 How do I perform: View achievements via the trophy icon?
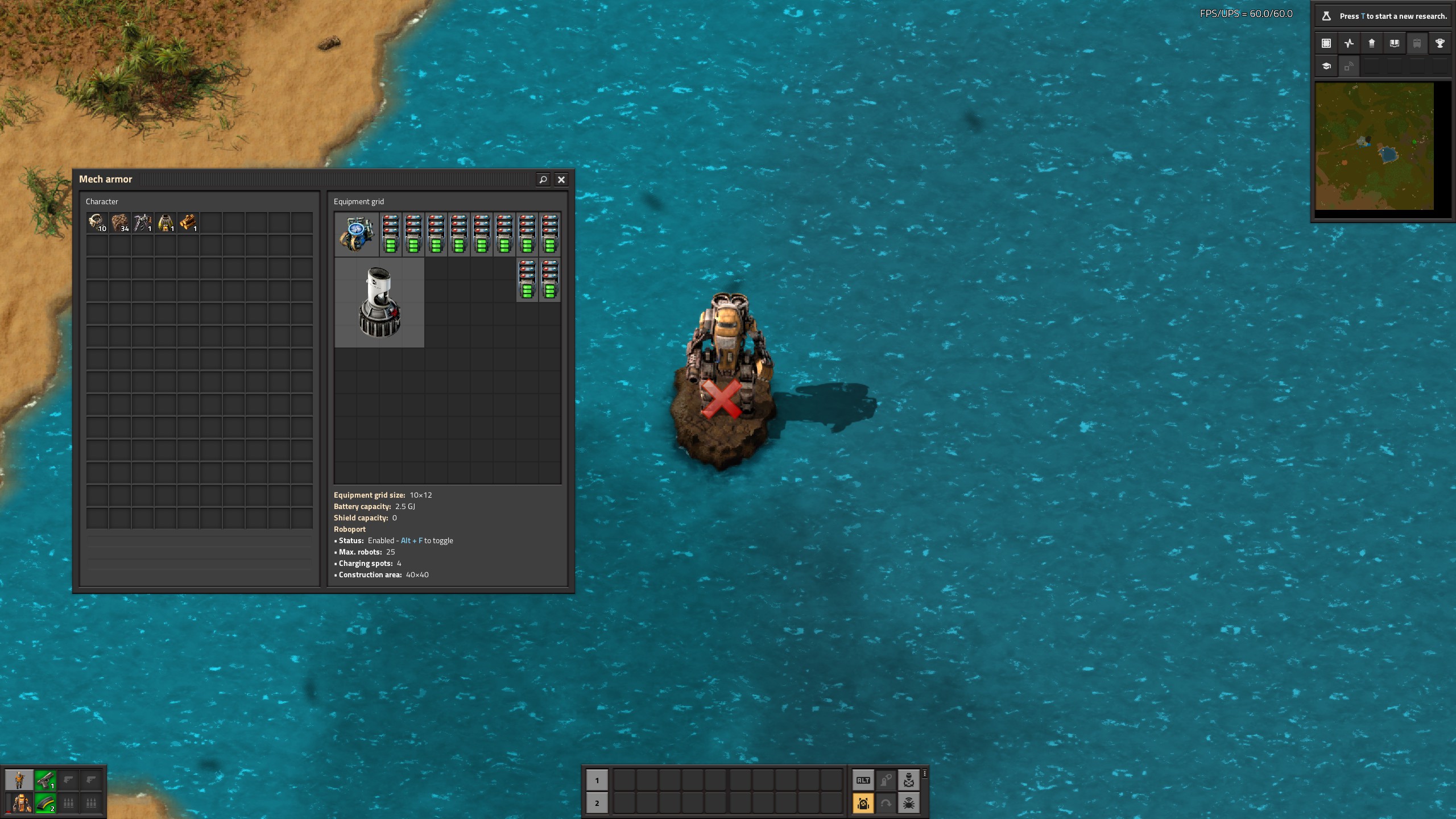1439,43
